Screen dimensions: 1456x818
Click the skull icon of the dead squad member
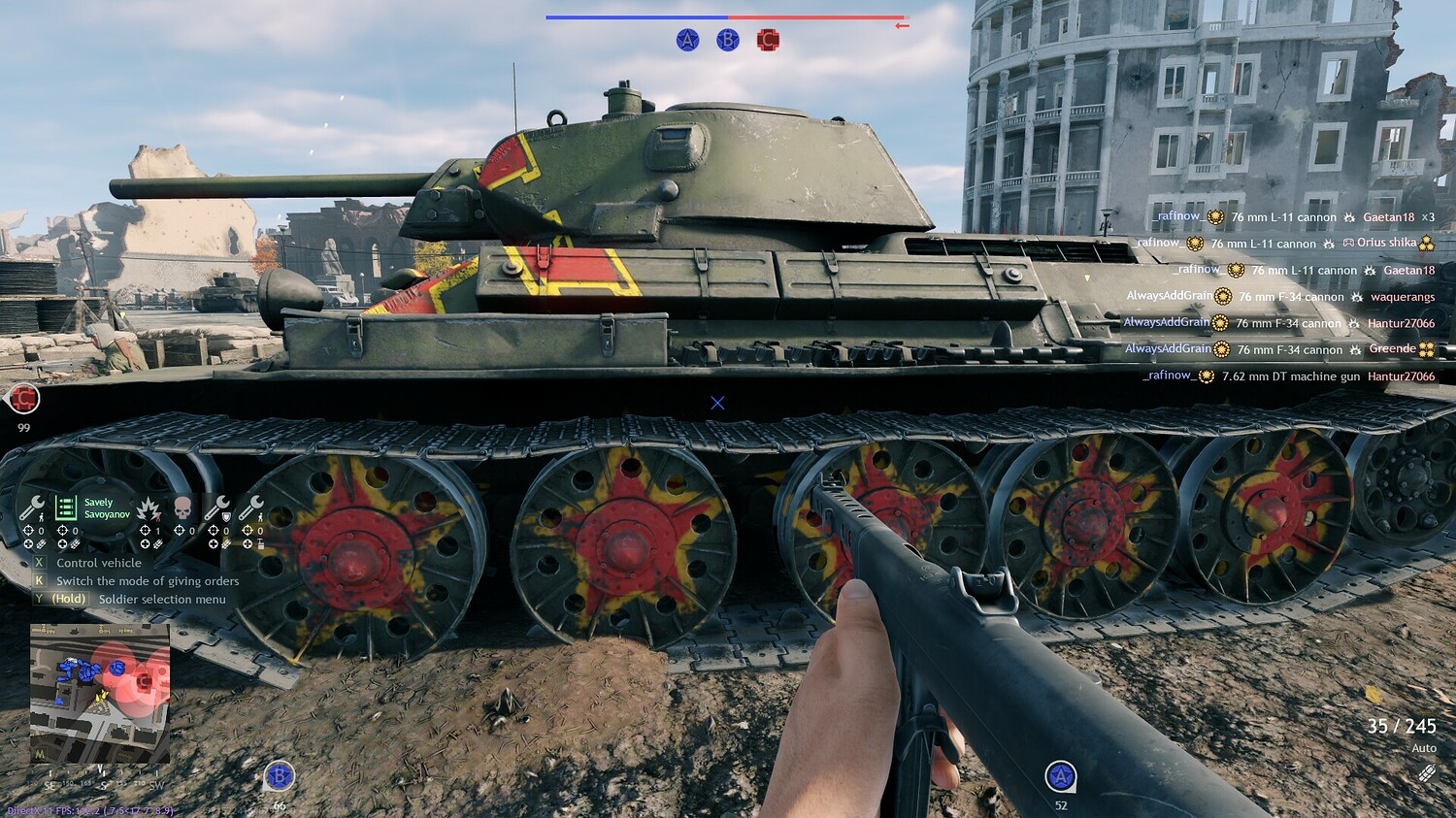[182, 507]
